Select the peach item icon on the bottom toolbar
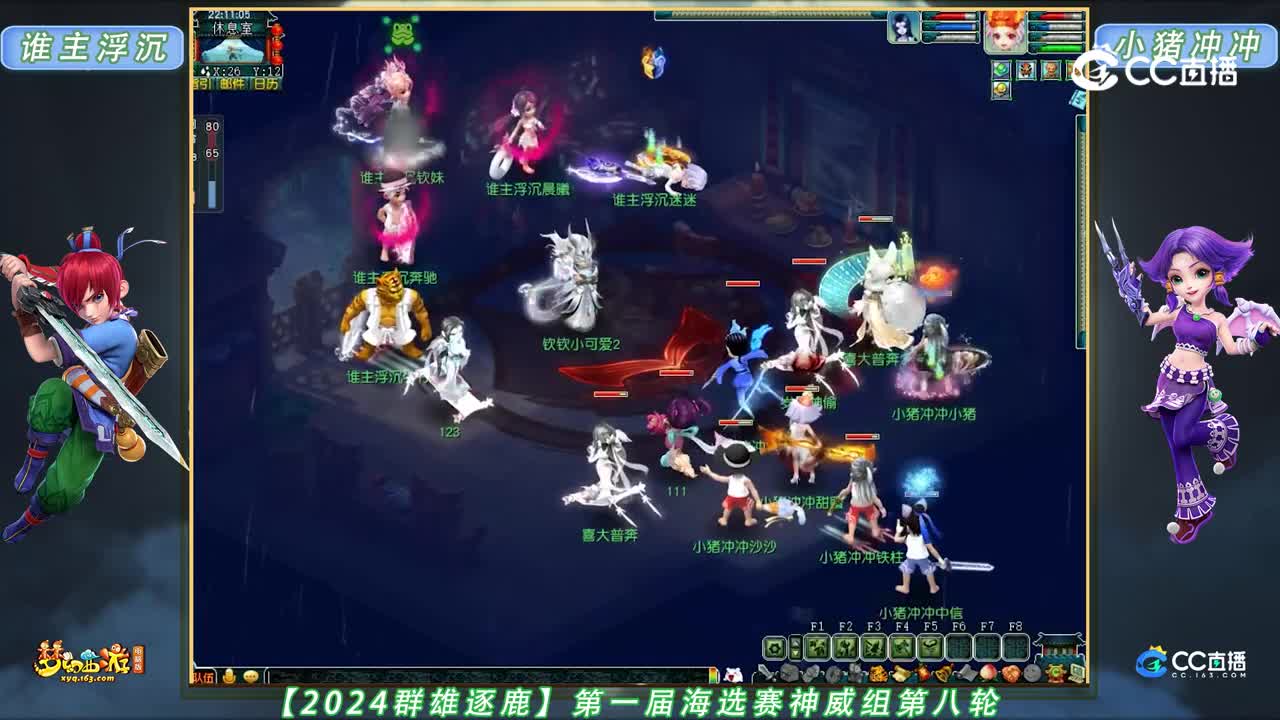The image size is (1280, 720). pos(988,672)
